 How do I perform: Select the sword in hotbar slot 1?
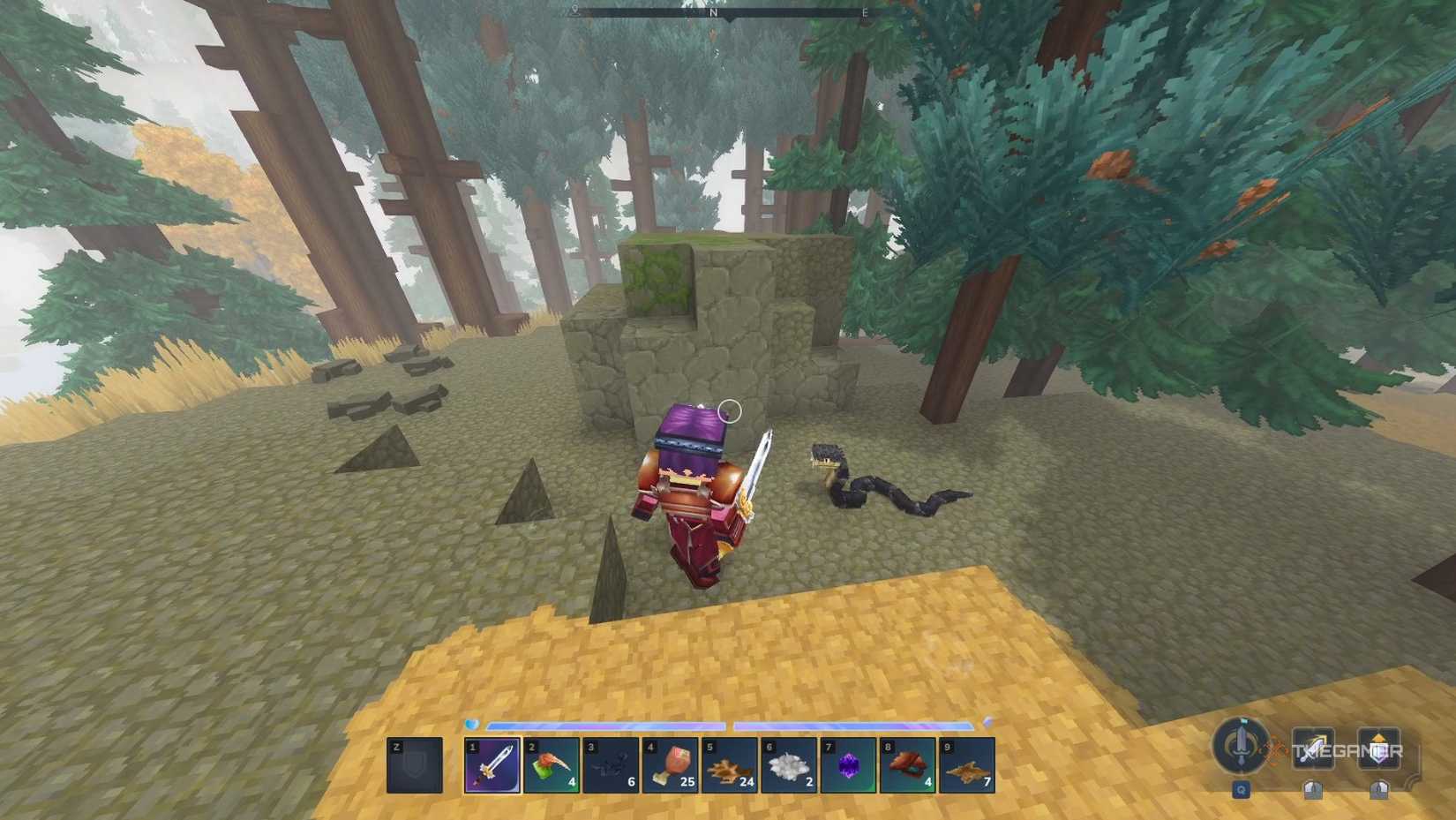click(x=492, y=770)
